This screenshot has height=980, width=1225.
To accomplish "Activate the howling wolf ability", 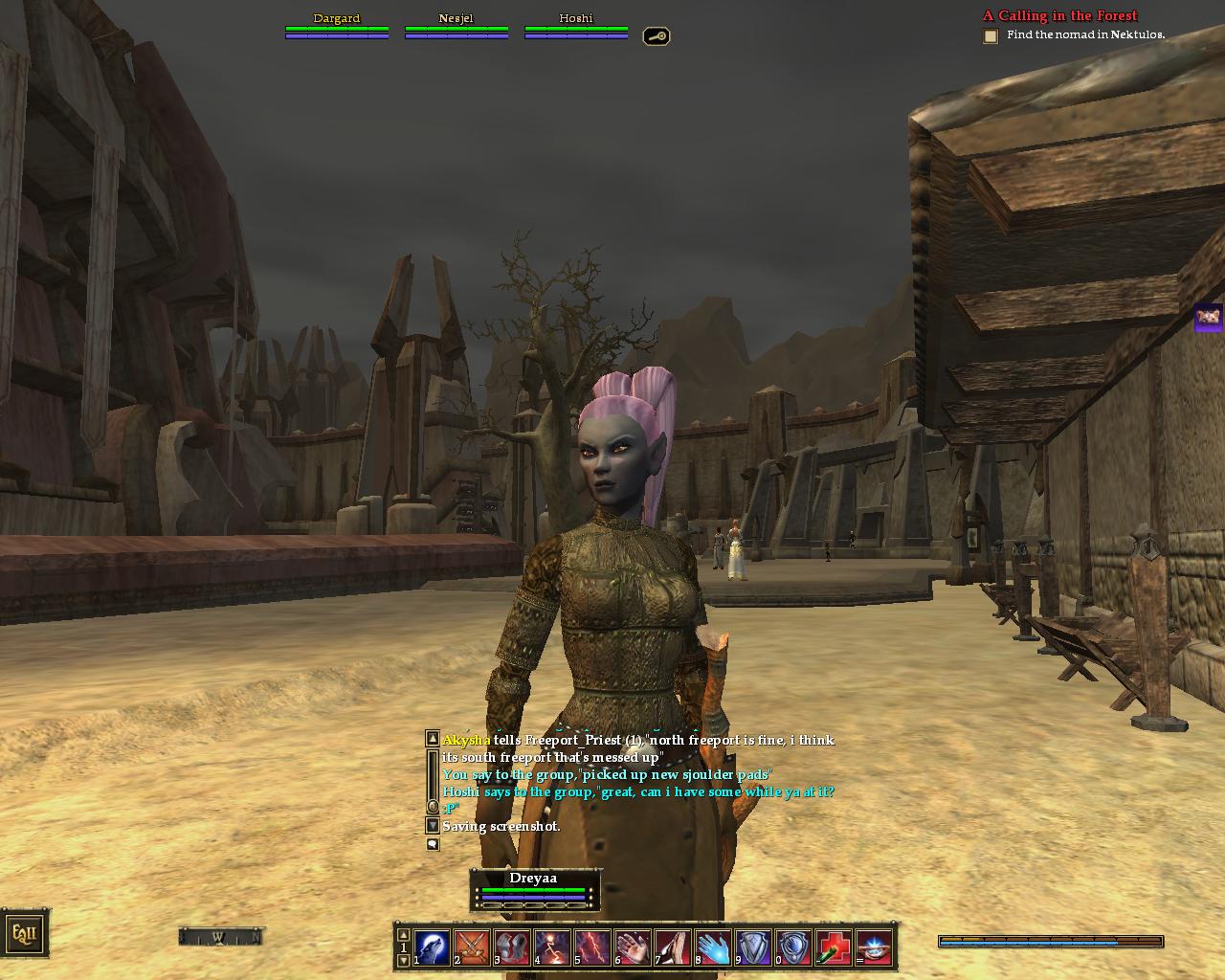I will [432, 947].
